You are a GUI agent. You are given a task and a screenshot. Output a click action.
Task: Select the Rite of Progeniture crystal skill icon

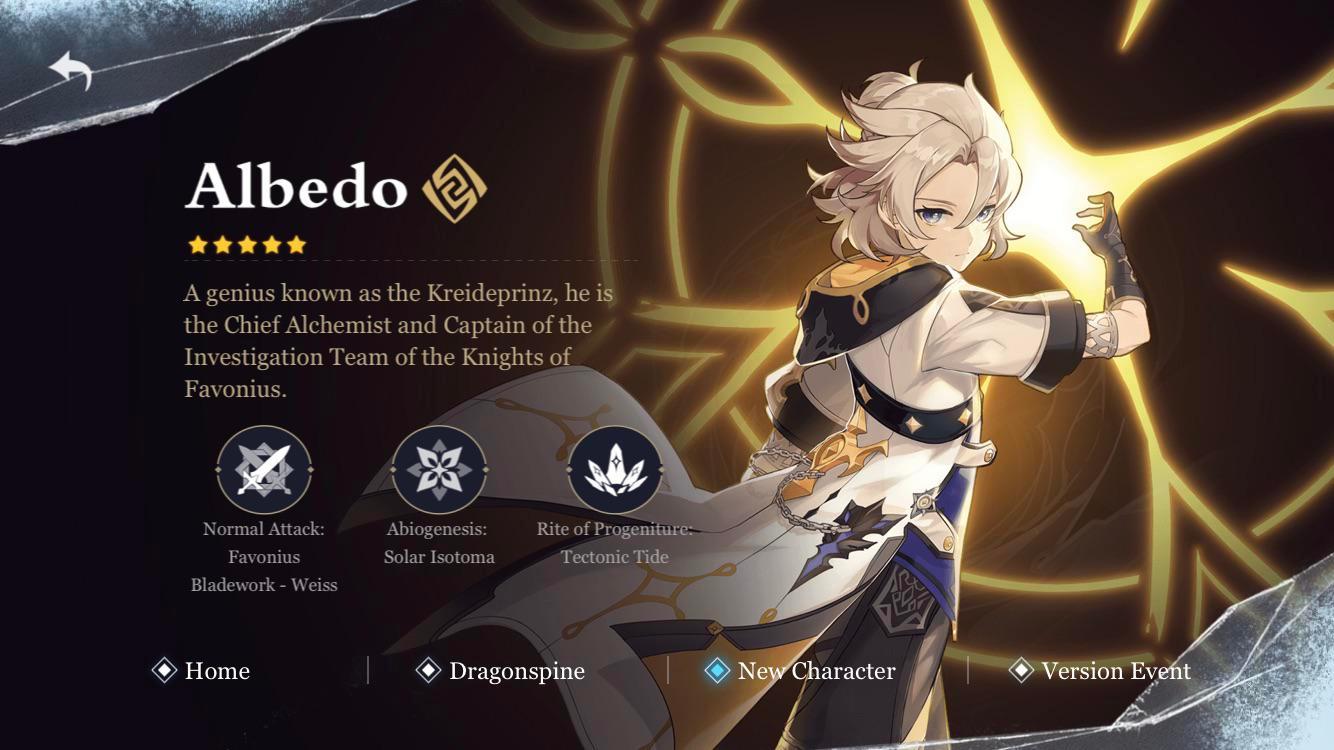pyautogui.click(x=616, y=466)
